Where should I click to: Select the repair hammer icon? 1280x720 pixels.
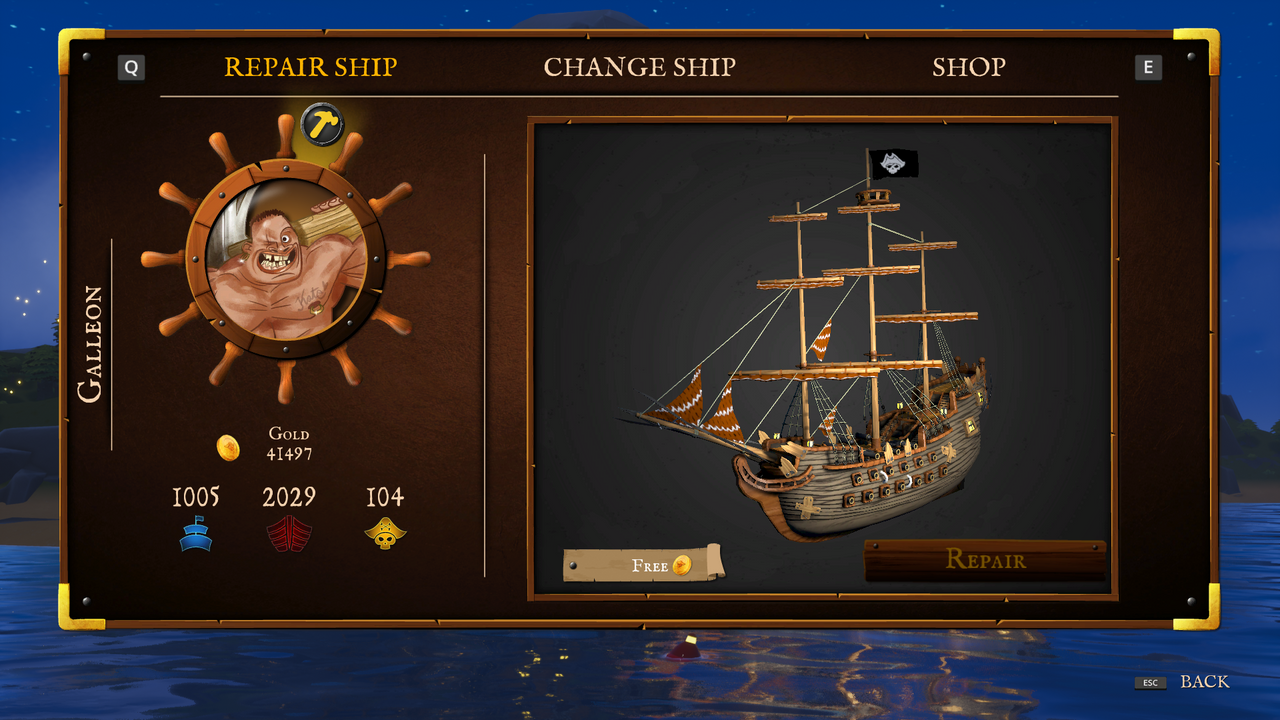[x=323, y=125]
